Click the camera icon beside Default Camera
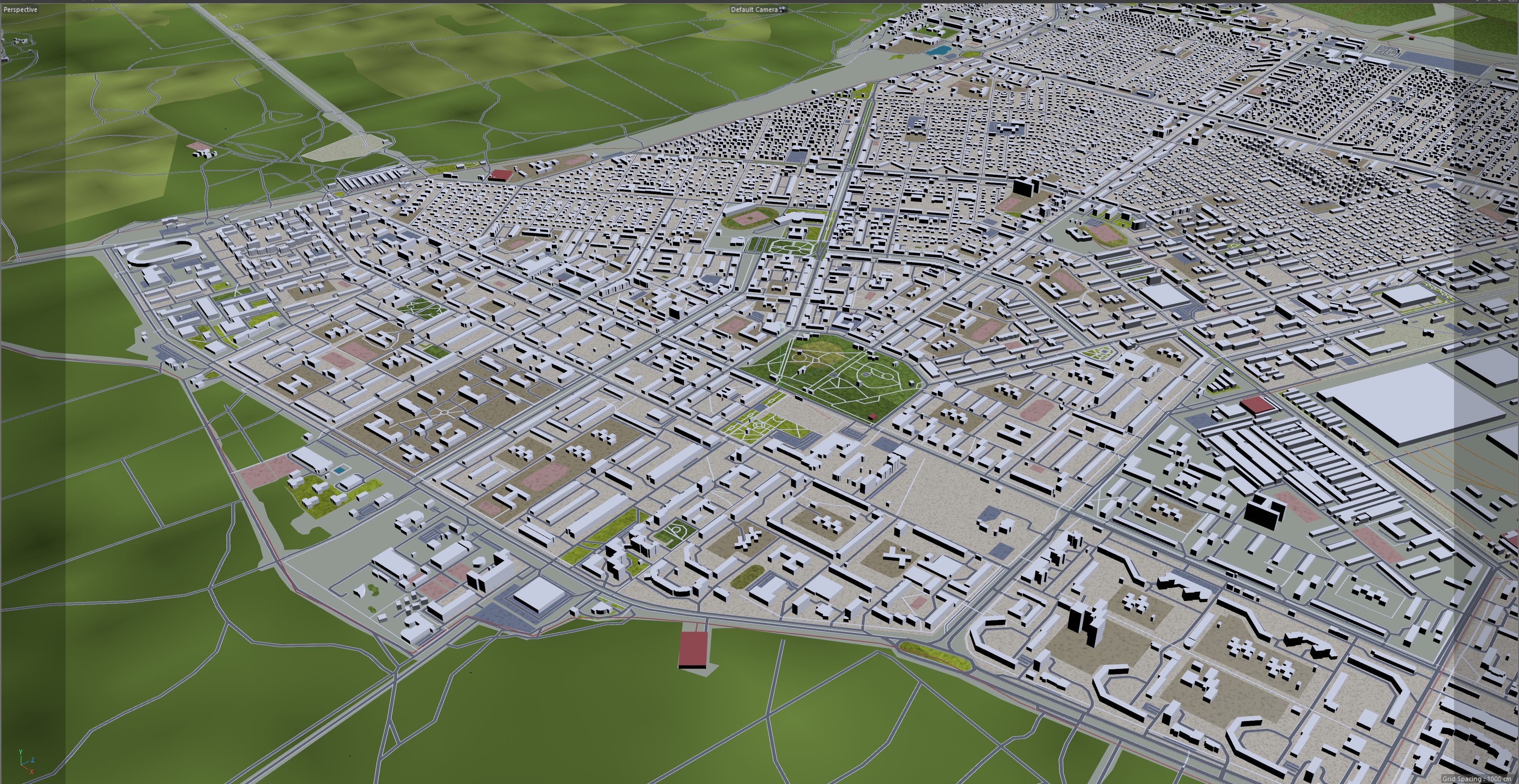The image size is (1519, 784). pos(782,9)
